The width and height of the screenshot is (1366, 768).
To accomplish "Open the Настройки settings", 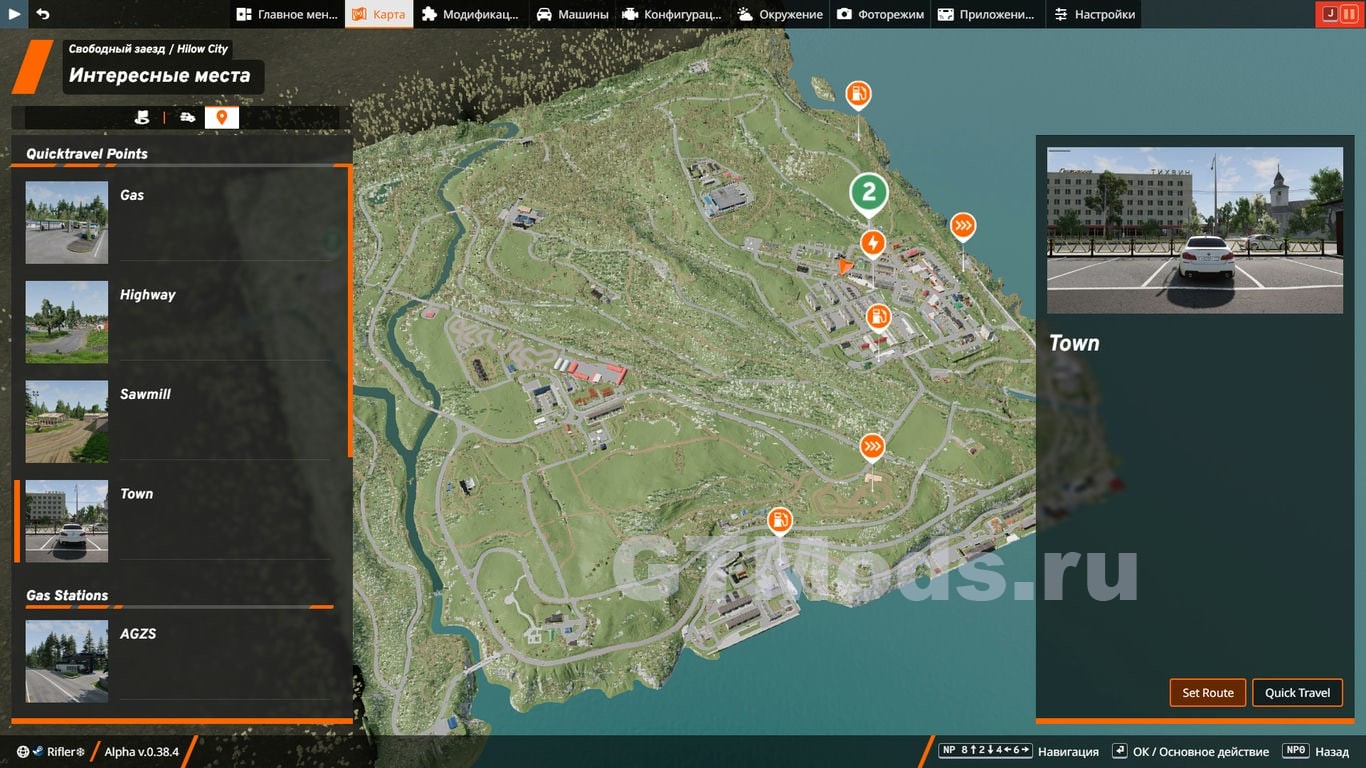I will (x=1095, y=14).
